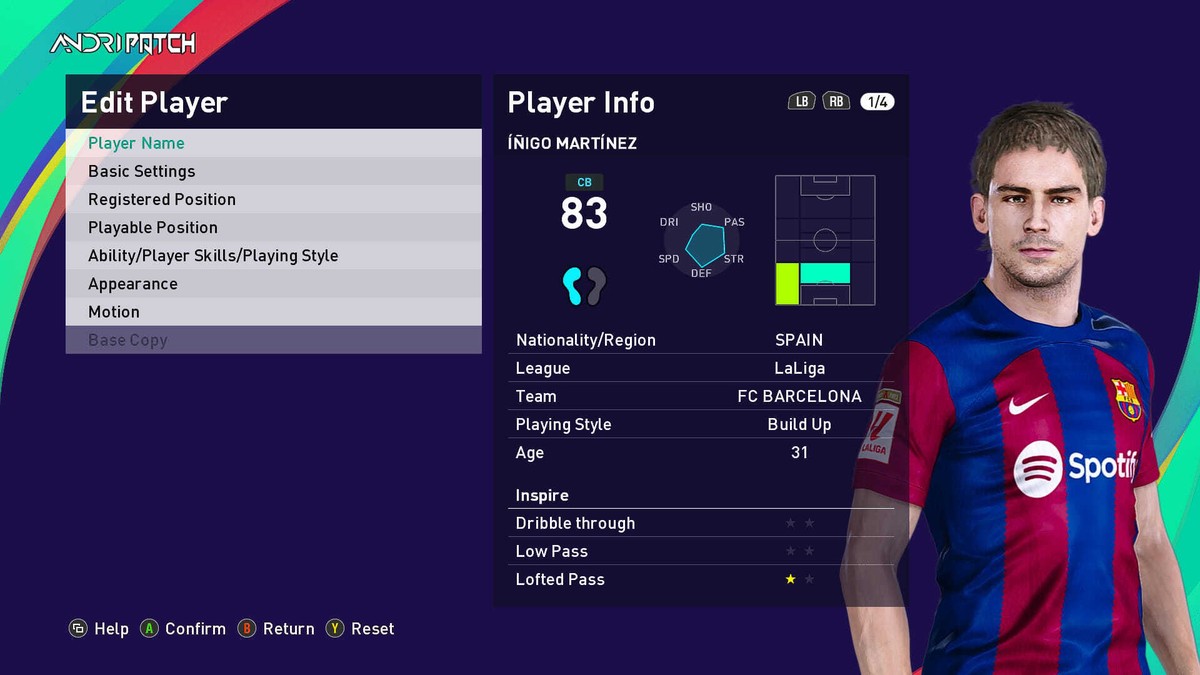
Task: Click the Playing Style row showing Build Up
Action: 700,424
